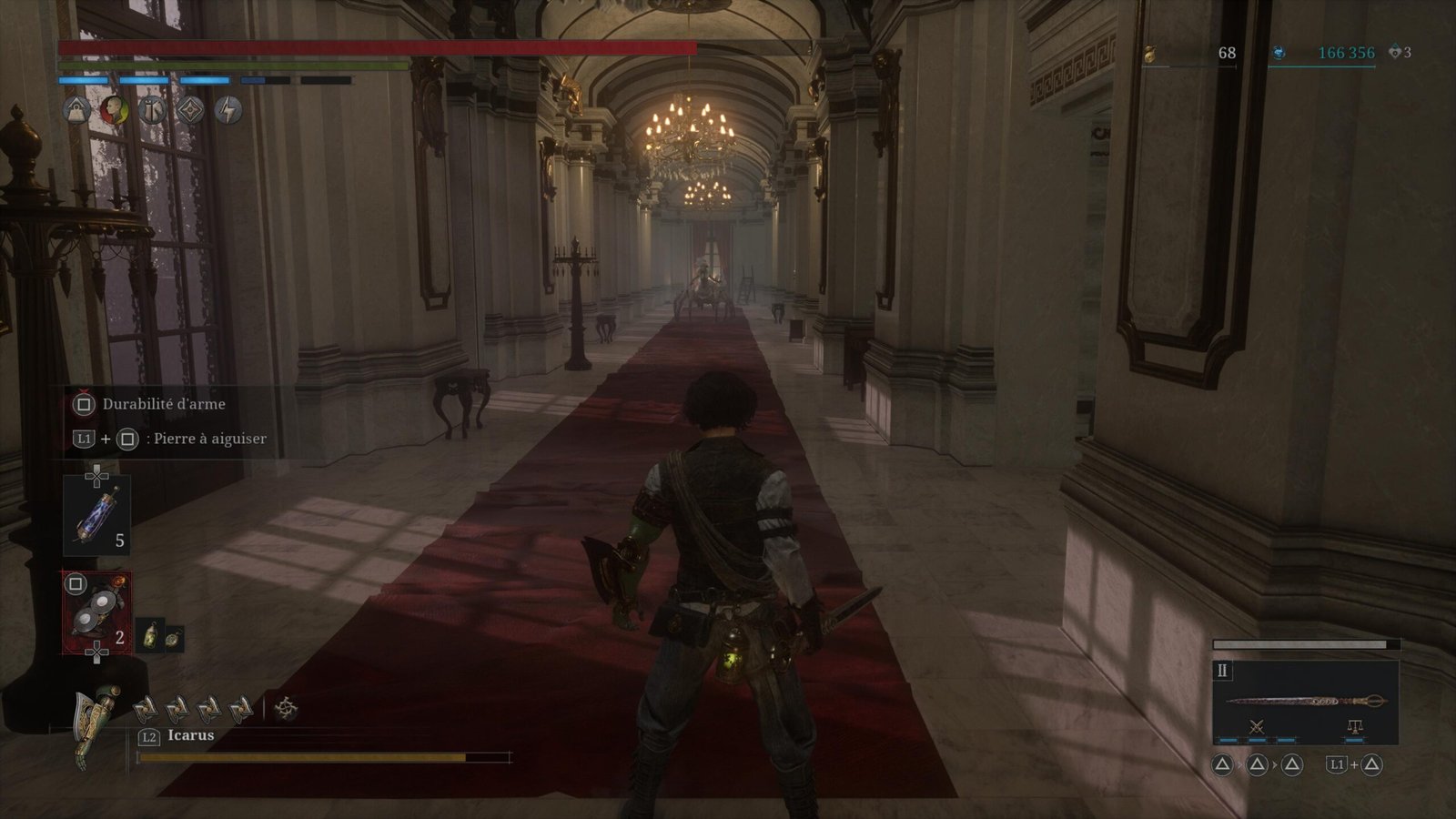Image resolution: width=1456 pixels, height=819 pixels.
Task: Select the crossed swords handle Fable Art icon
Action: pos(1257,727)
